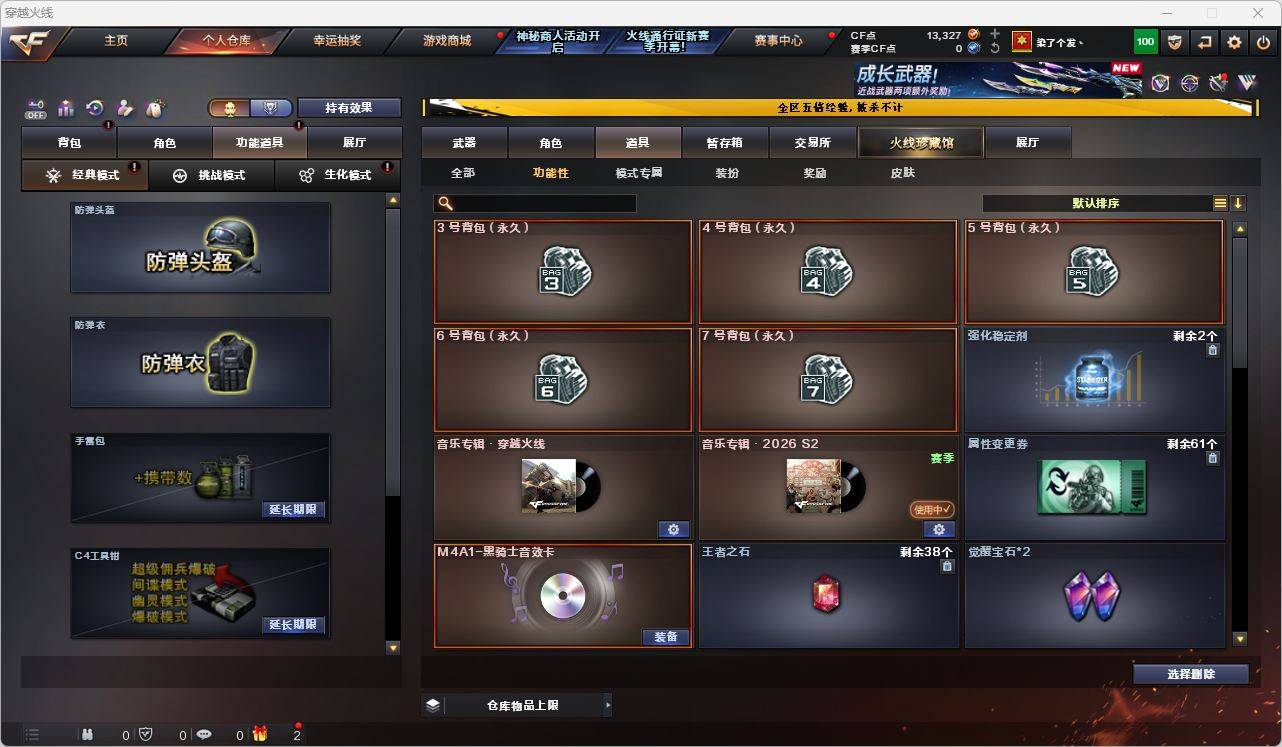The image size is (1282, 747).
Task: Switch to the 火线珍藏馆 tab
Action: pos(919,142)
